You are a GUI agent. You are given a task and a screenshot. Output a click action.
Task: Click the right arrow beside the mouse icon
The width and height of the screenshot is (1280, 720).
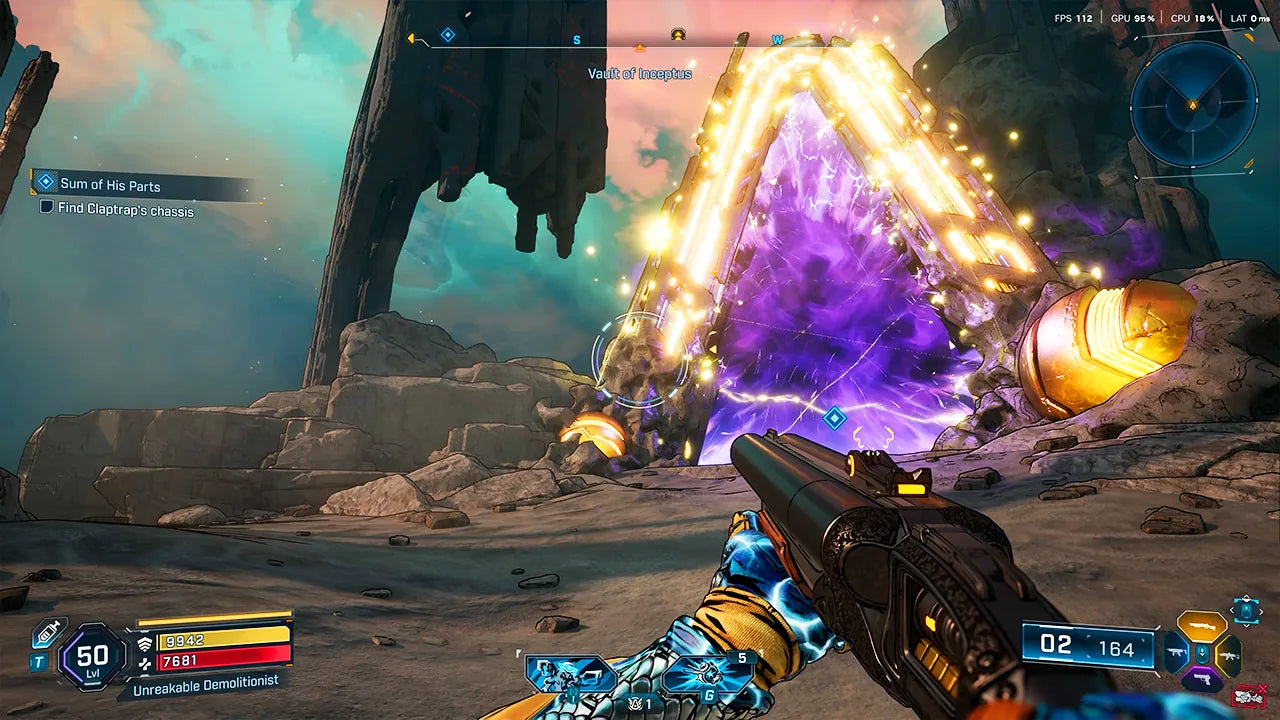click(1260, 610)
